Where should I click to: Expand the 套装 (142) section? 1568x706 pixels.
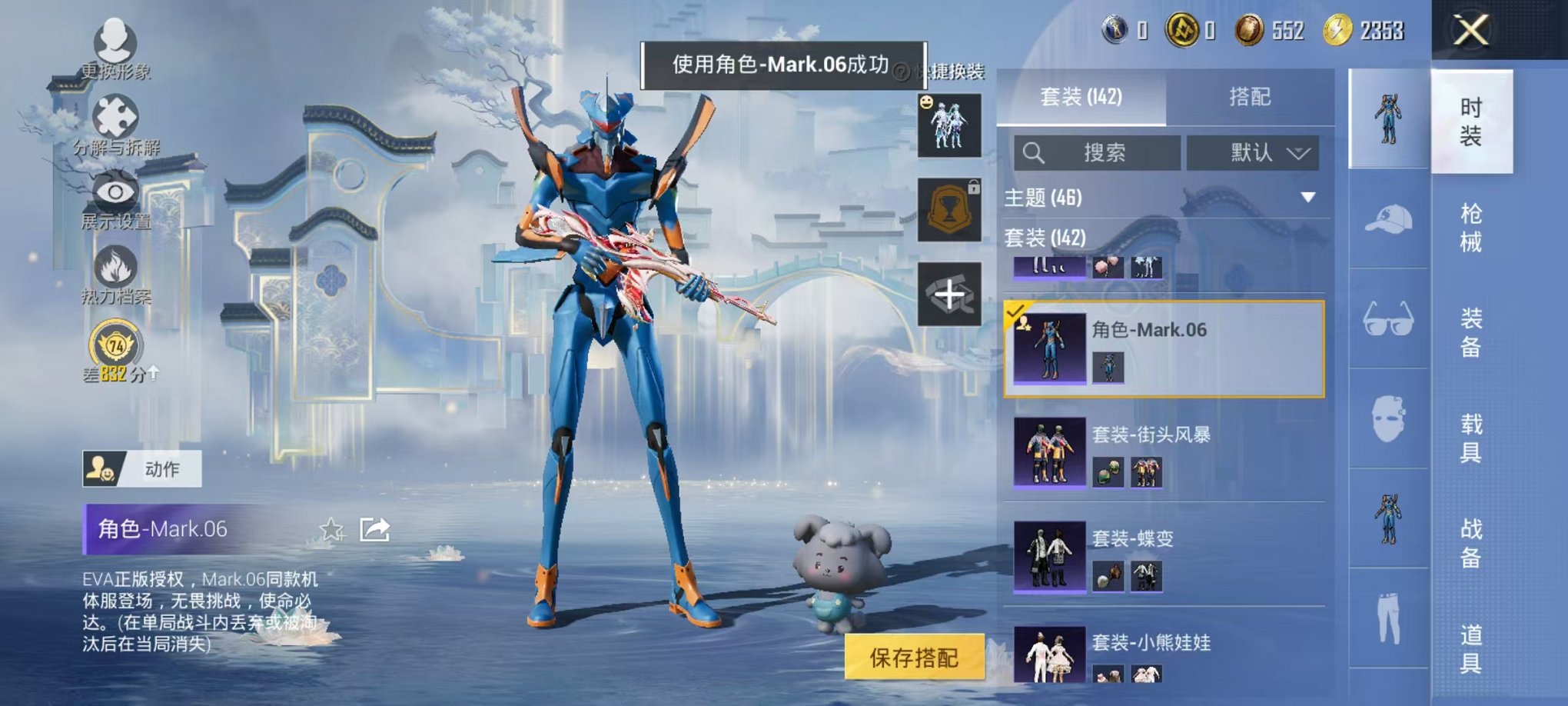(x=1045, y=238)
